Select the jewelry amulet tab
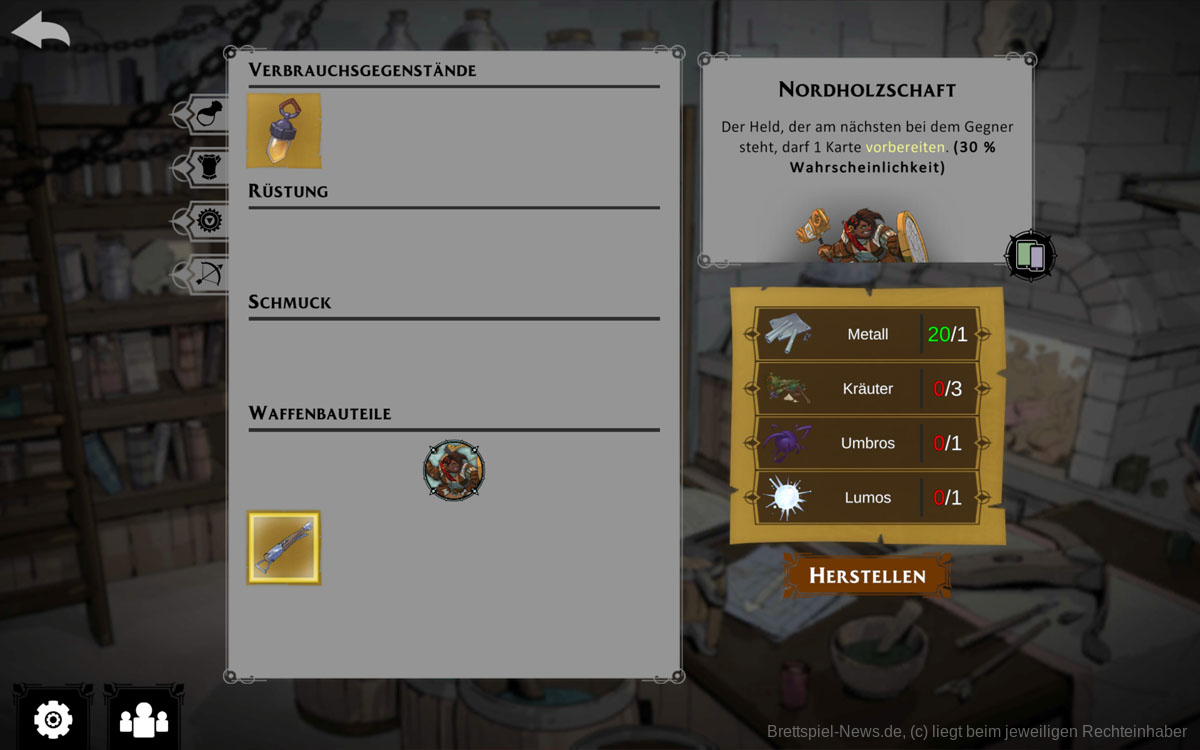 [207, 221]
